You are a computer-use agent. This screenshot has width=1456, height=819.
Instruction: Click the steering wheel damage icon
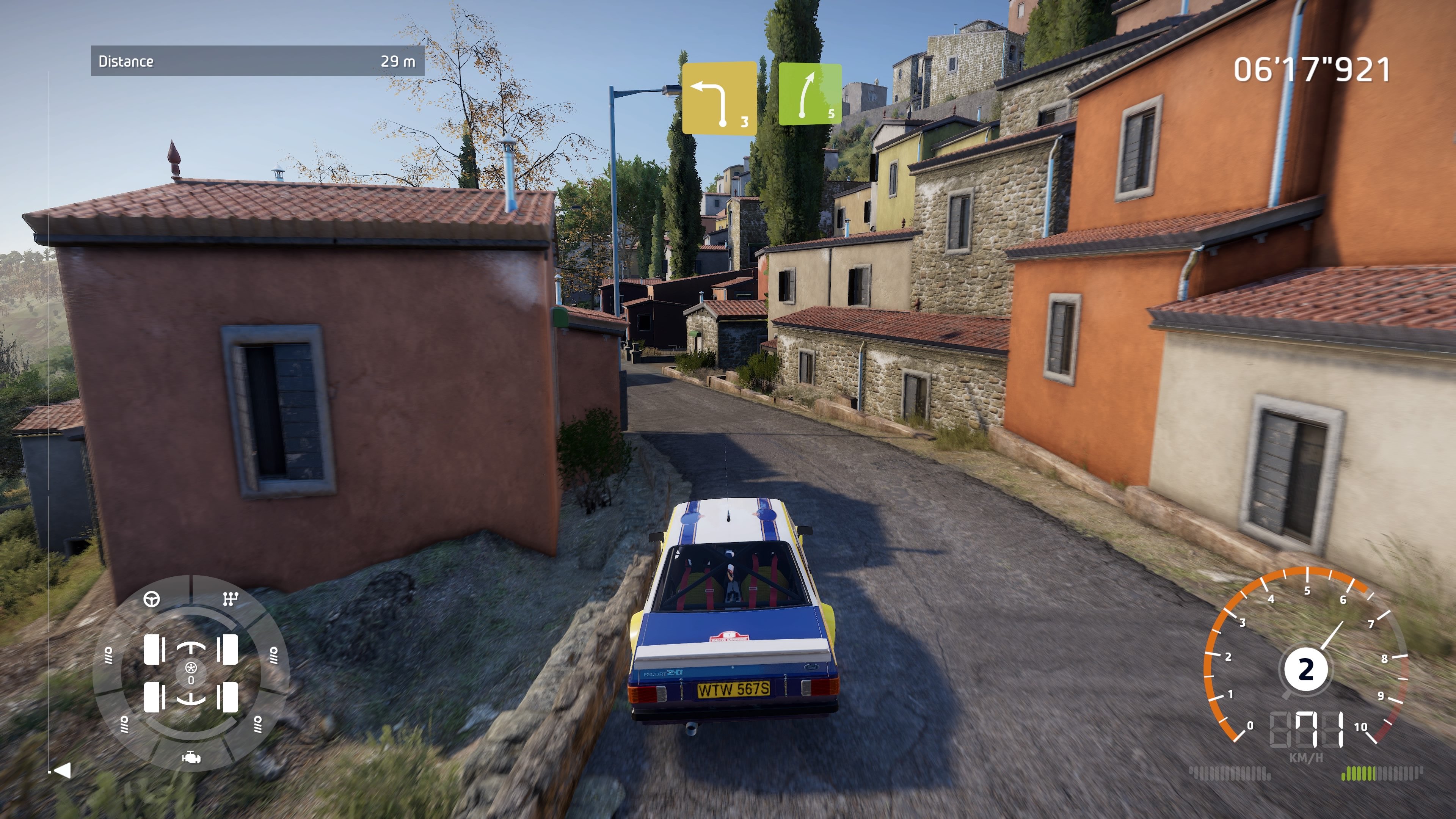152,599
